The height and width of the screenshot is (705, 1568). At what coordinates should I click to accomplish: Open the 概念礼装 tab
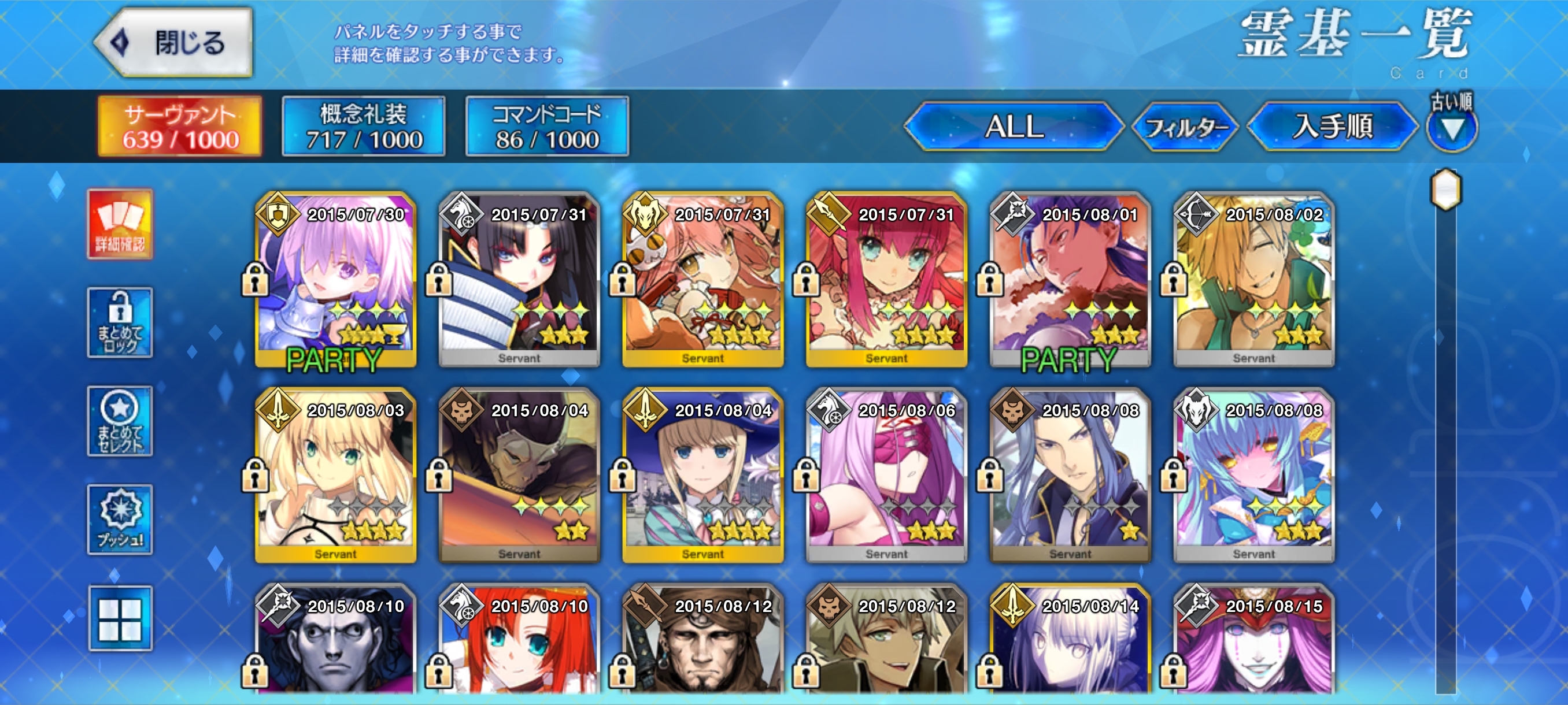click(364, 127)
